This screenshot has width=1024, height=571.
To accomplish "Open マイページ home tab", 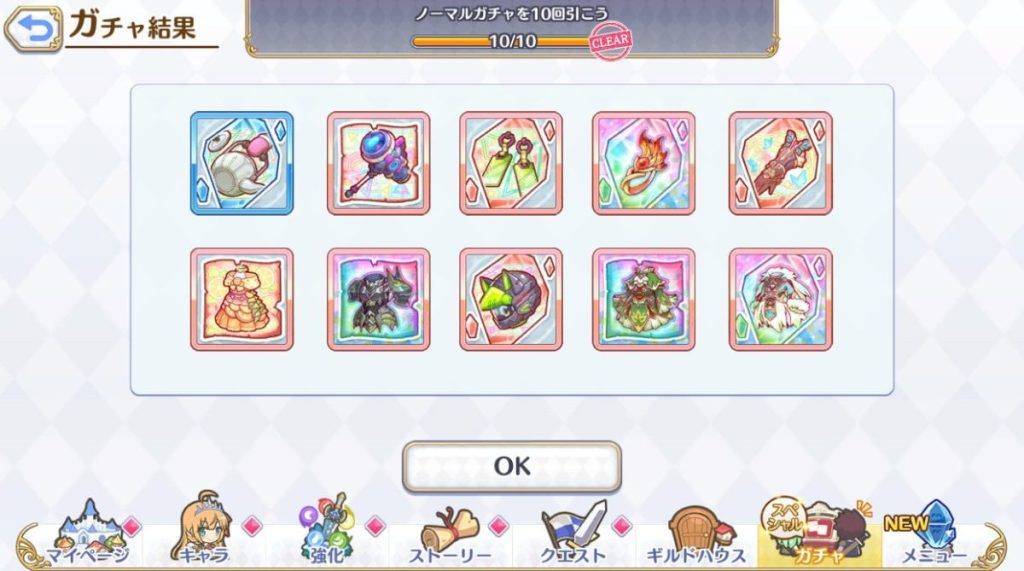I will coord(87,535).
